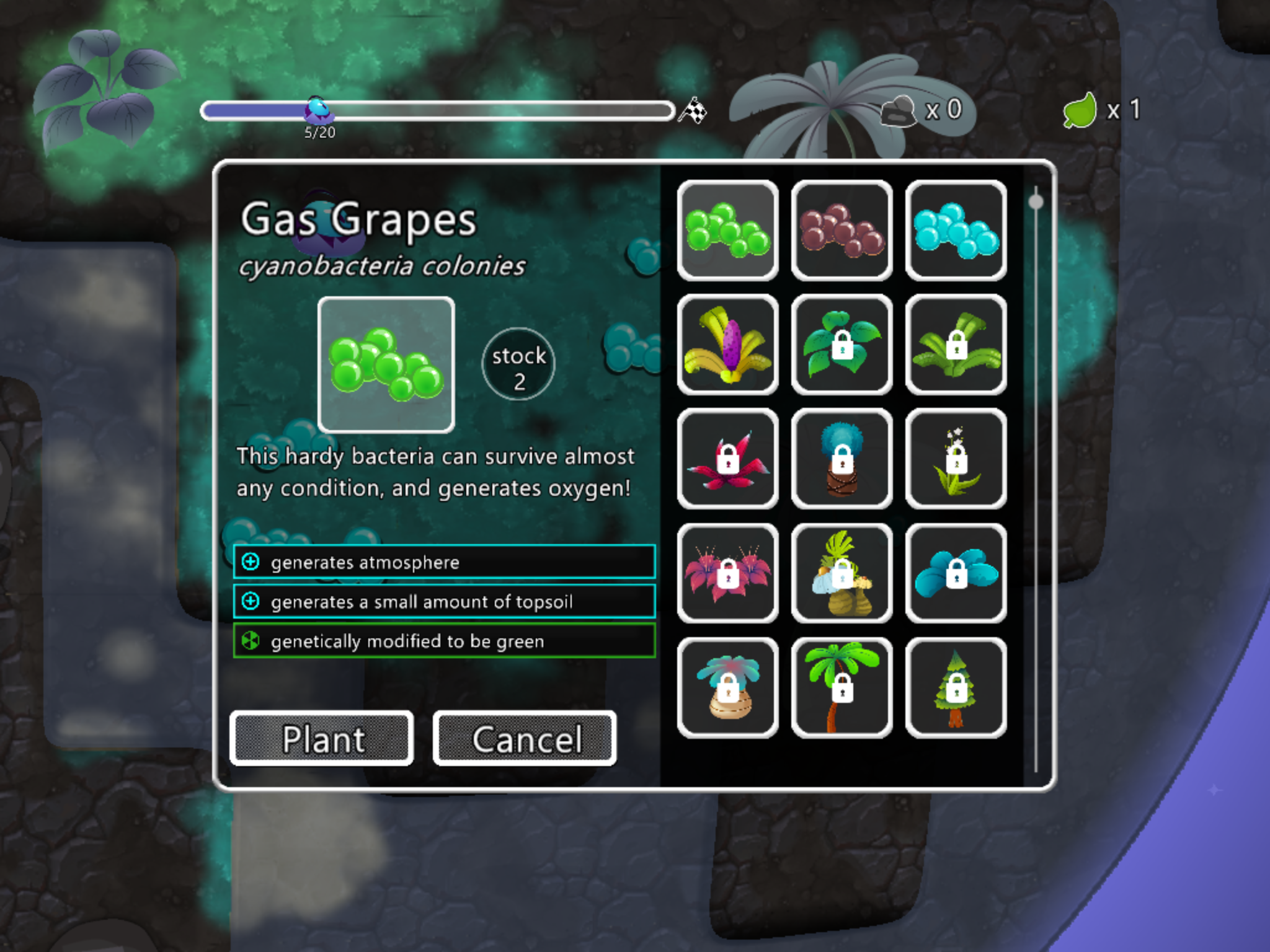Click the locked green leafy plant tile
The width and height of the screenshot is (1270, 952).
[841, 345]
